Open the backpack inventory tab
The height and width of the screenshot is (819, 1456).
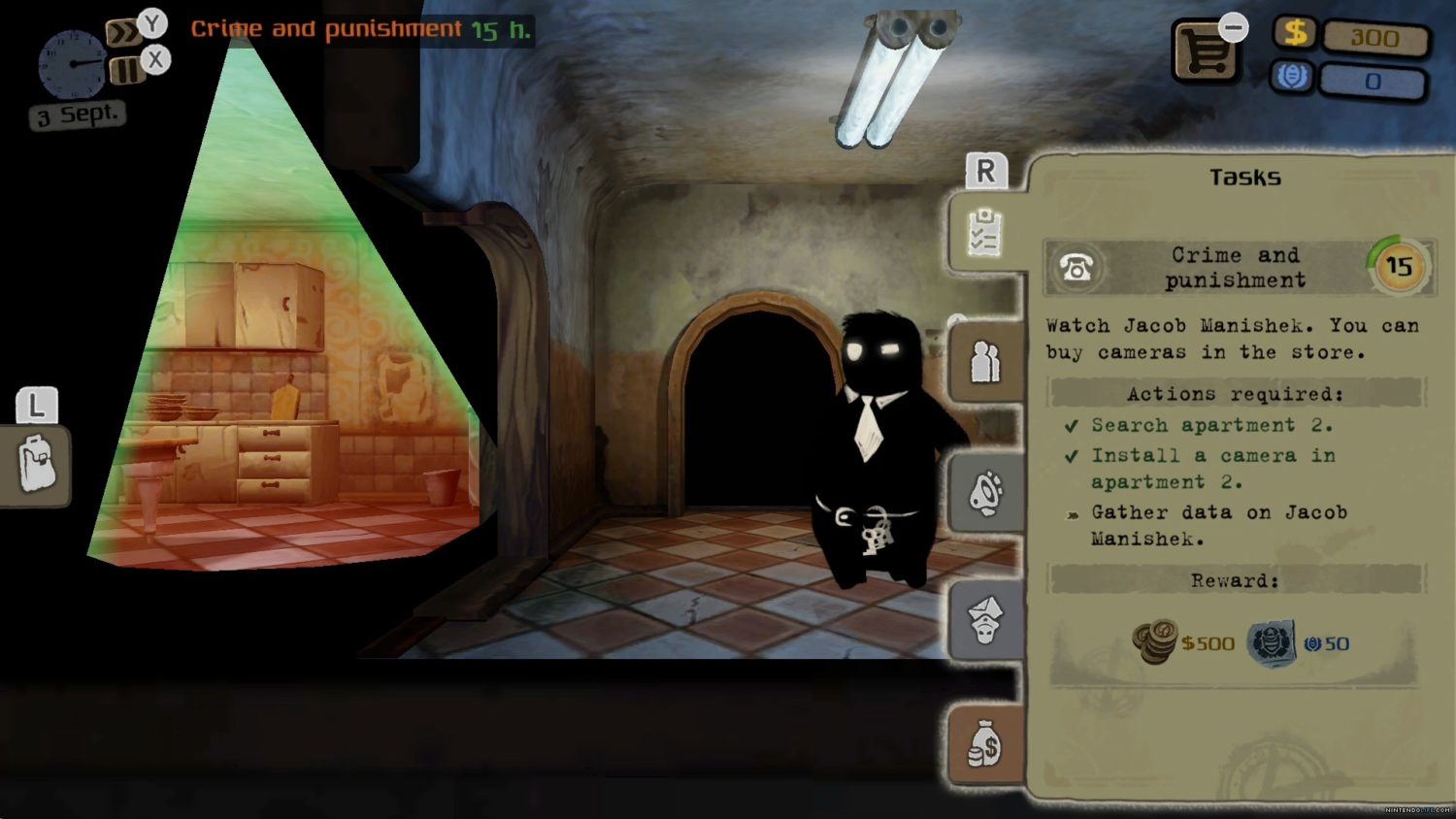coord(37,464)
